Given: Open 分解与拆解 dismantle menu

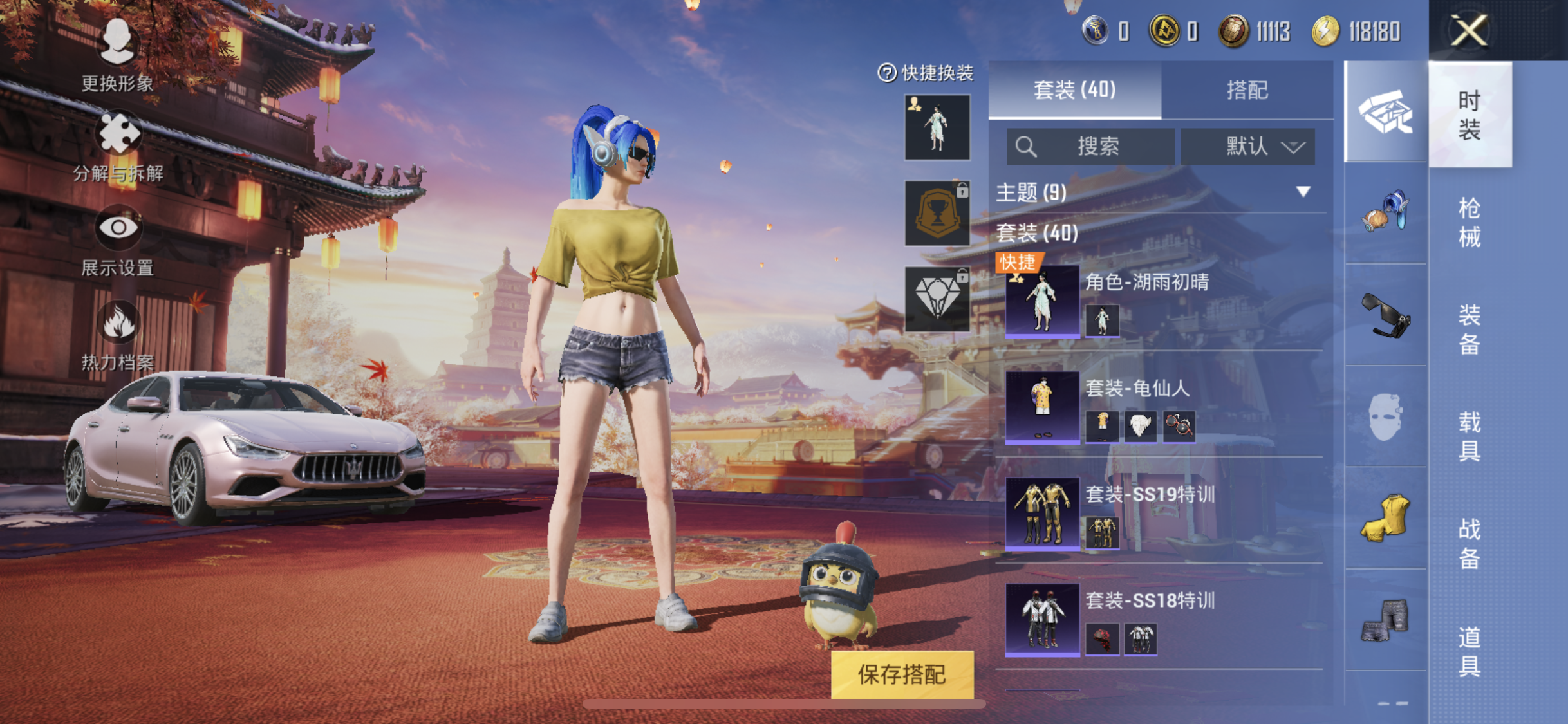Looking at the screenshot, I should (x=117, y=147).
